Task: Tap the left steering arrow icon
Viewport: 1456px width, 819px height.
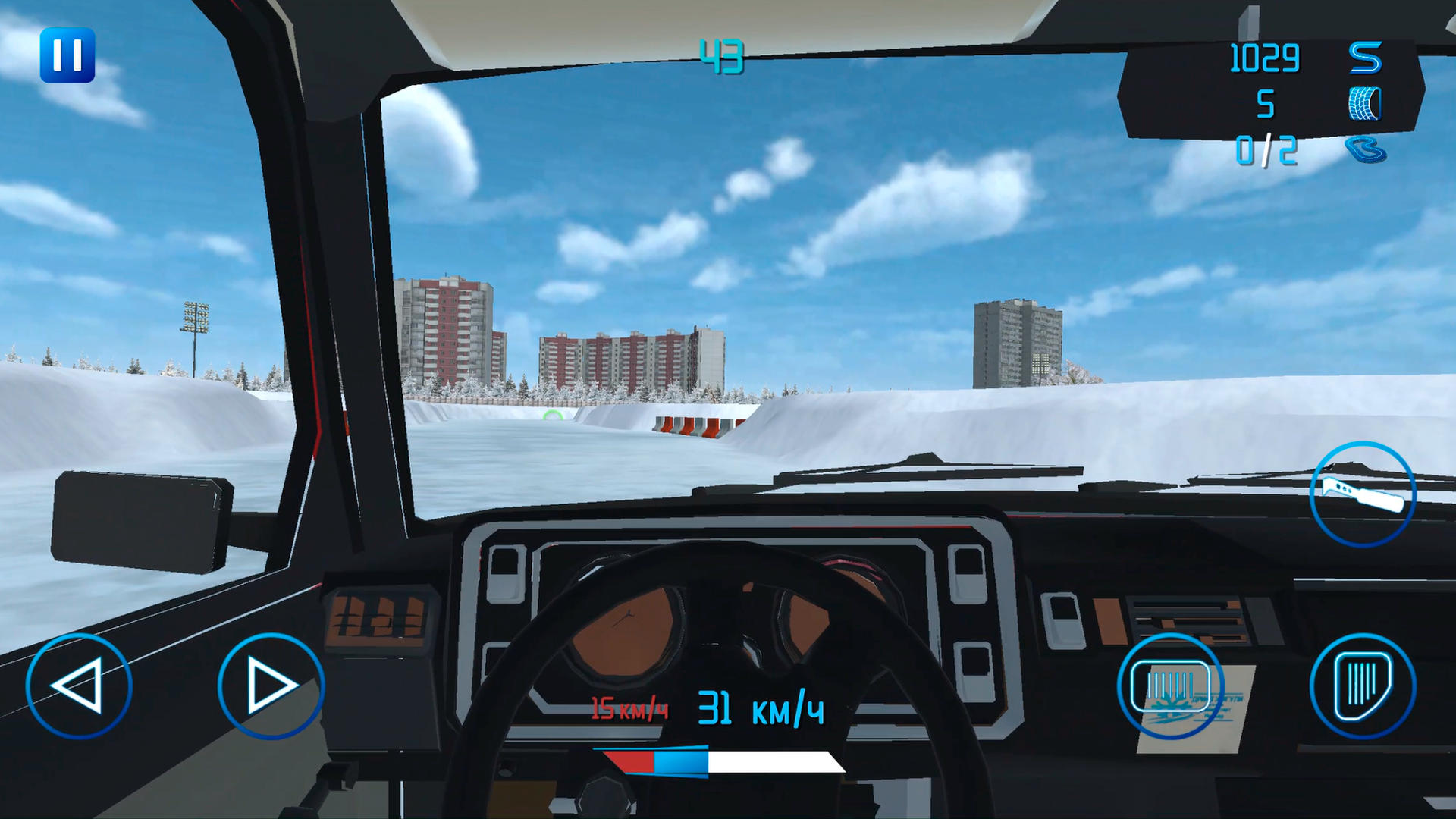Action: coord(80,686)
